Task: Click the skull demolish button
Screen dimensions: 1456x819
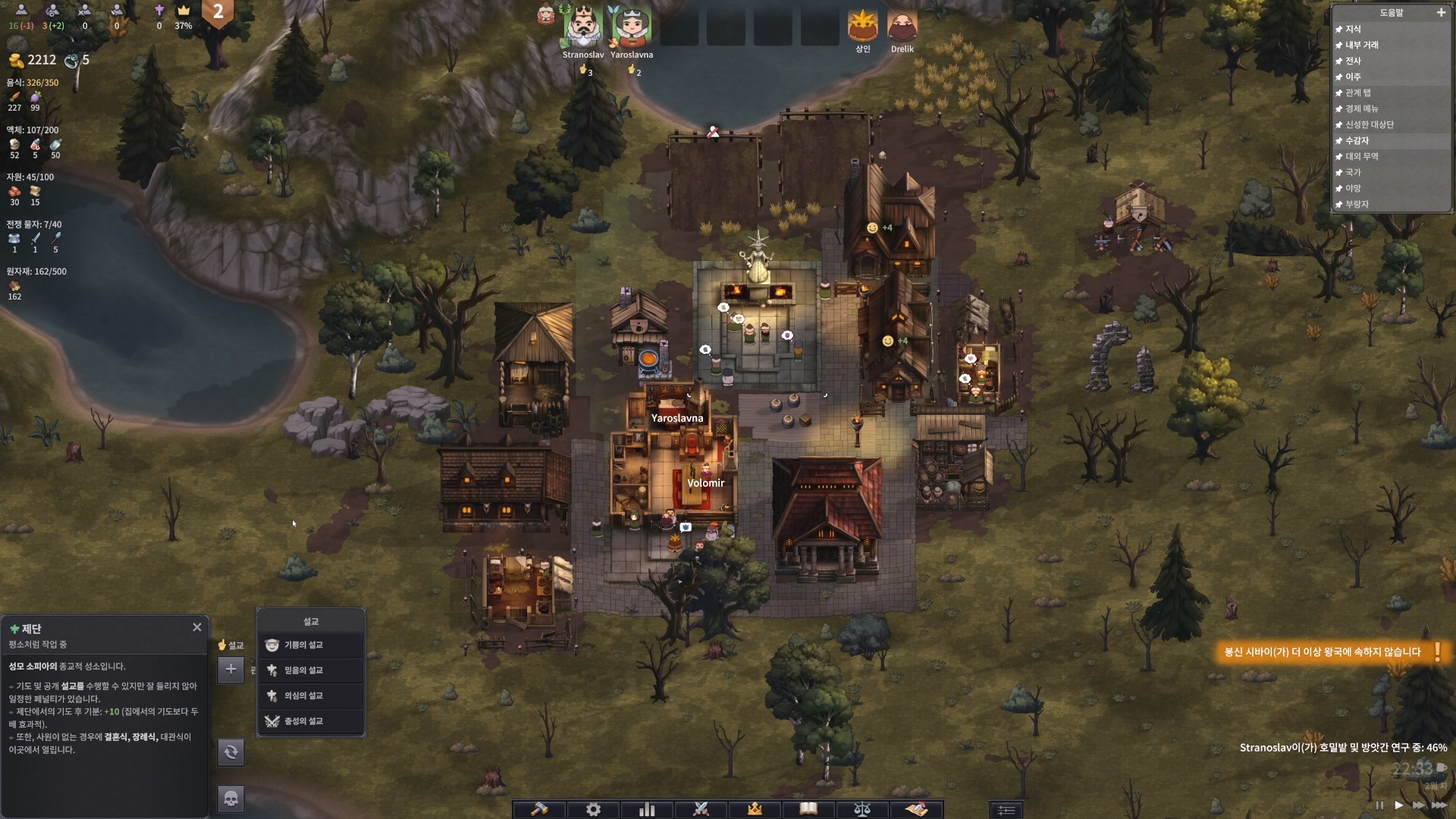Action: point(231,798)
